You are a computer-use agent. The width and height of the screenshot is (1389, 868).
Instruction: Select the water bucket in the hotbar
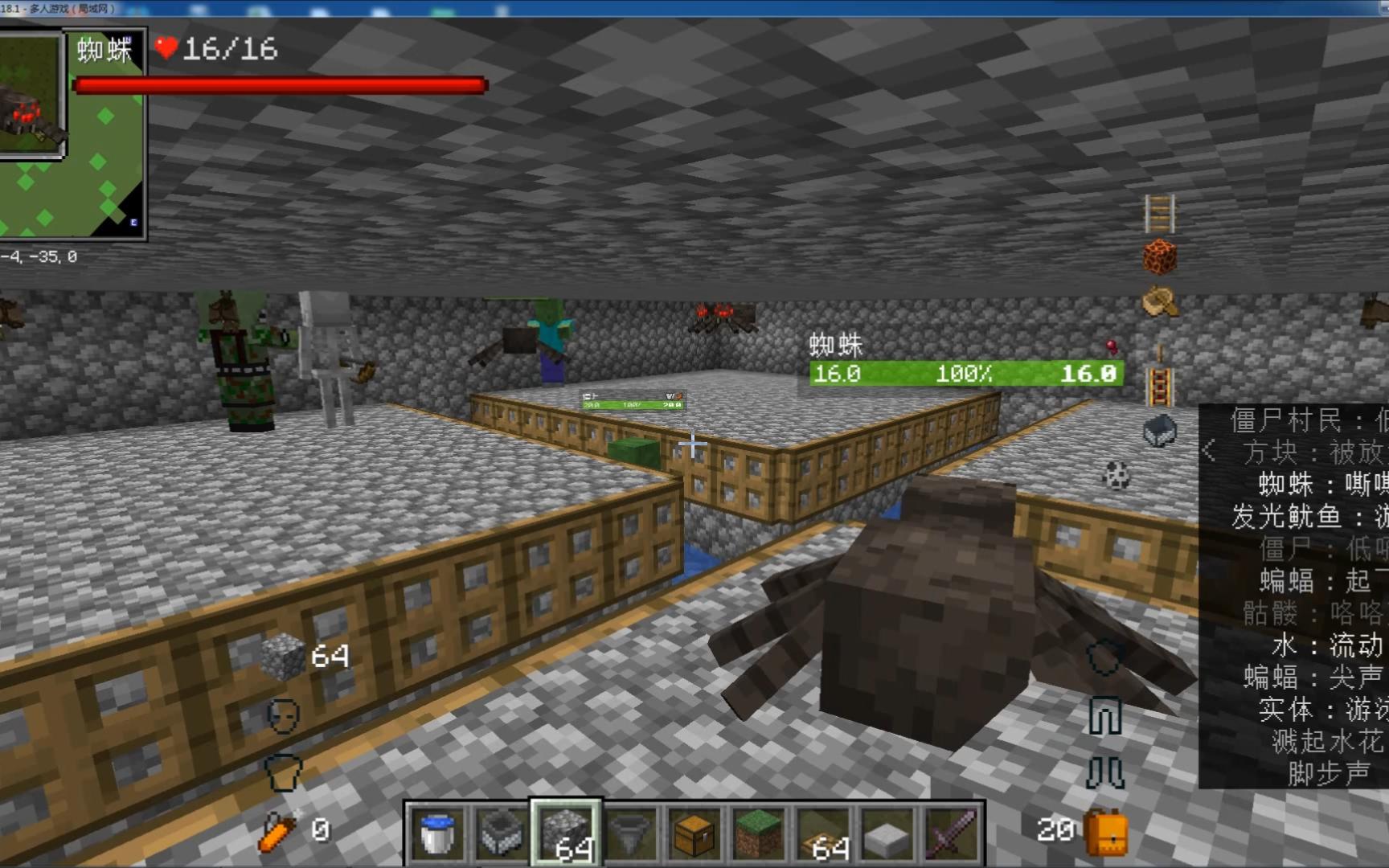tap(436, 833)
